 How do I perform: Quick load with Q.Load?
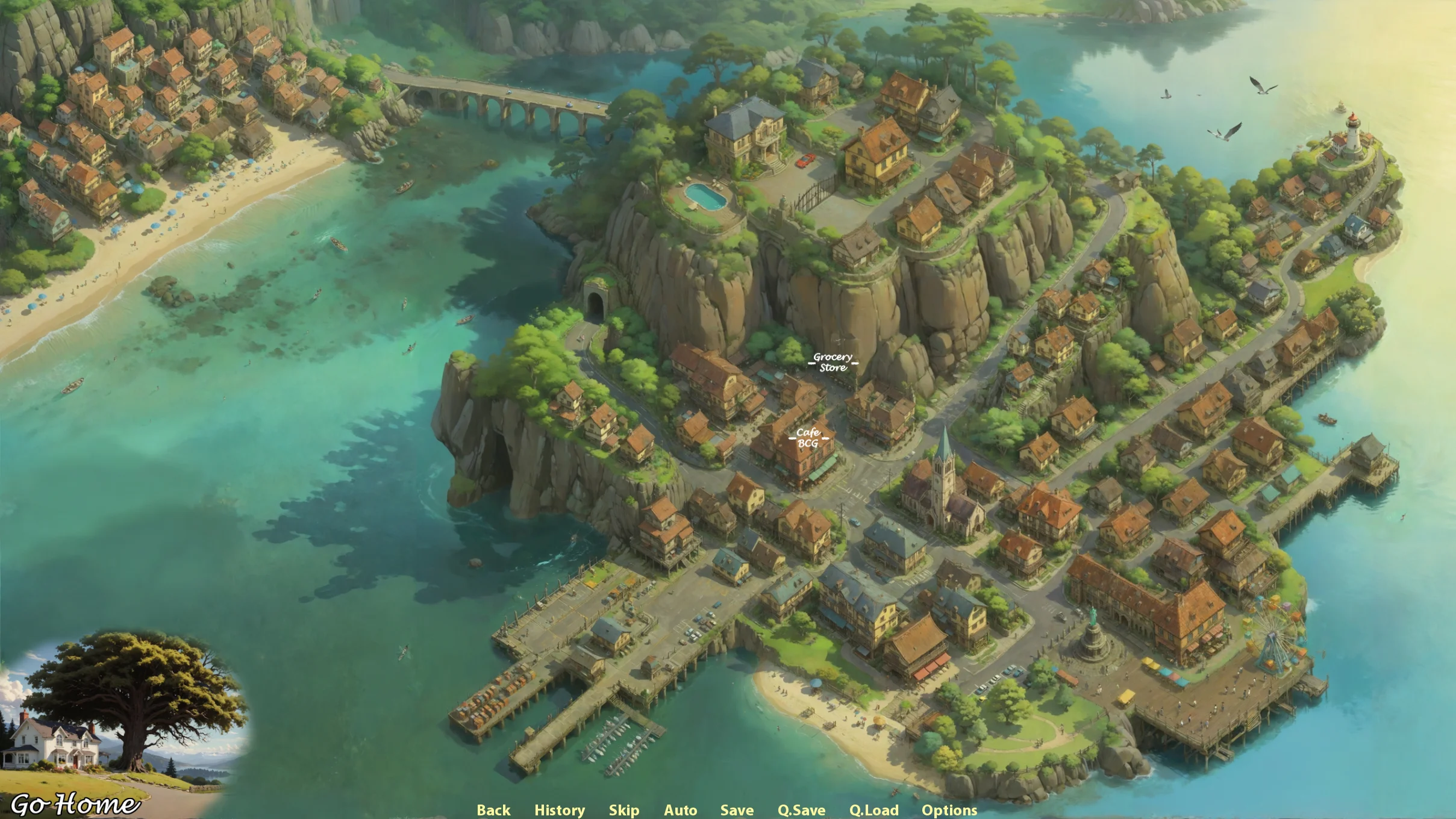pyautogui.click(x=874, y=810)
